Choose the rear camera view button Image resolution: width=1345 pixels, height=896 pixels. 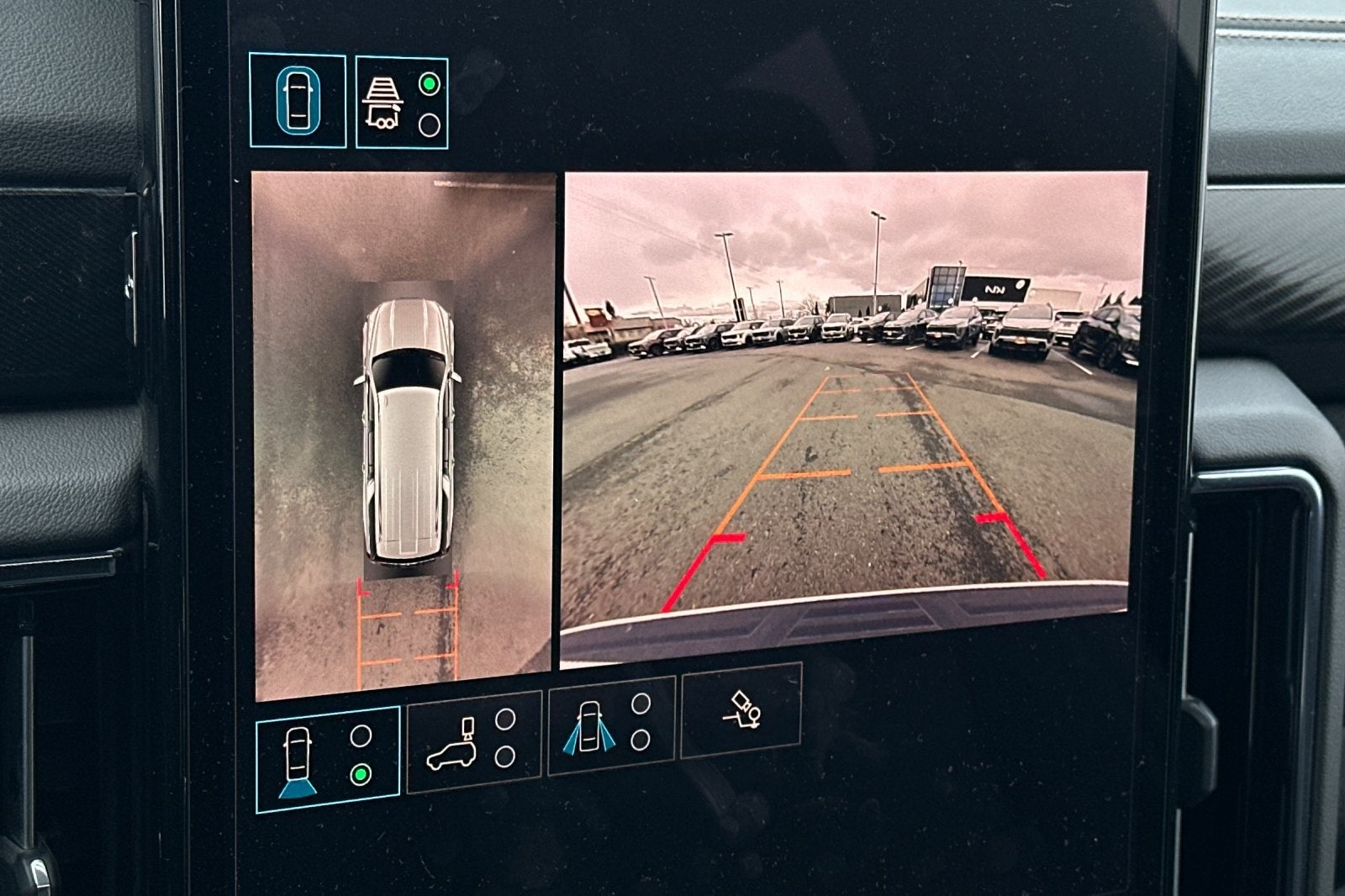coord(326,760)
